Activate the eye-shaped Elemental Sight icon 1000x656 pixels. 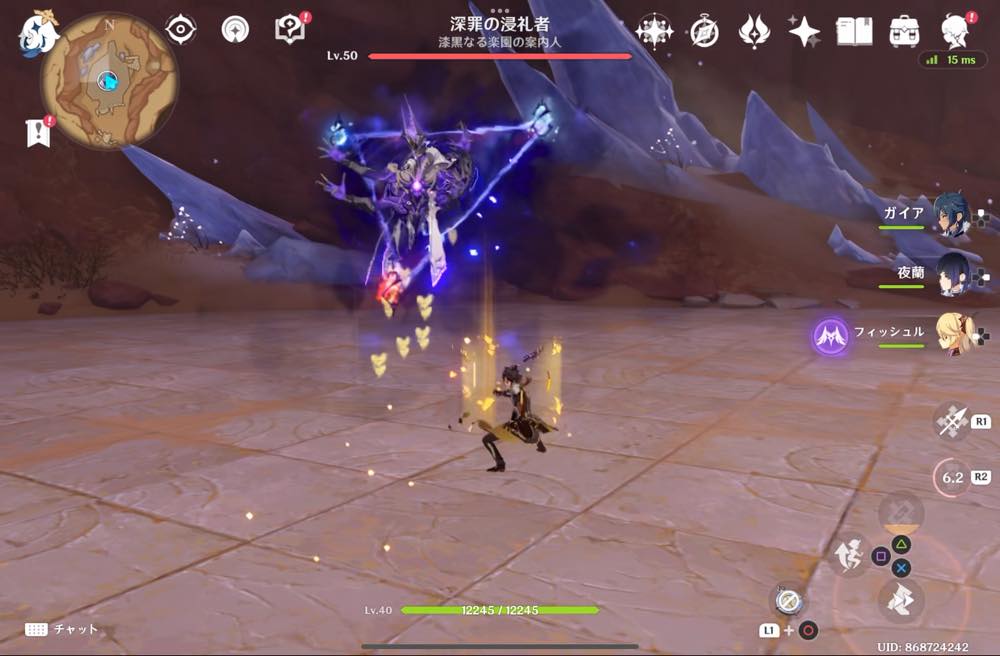click(180, 30)
